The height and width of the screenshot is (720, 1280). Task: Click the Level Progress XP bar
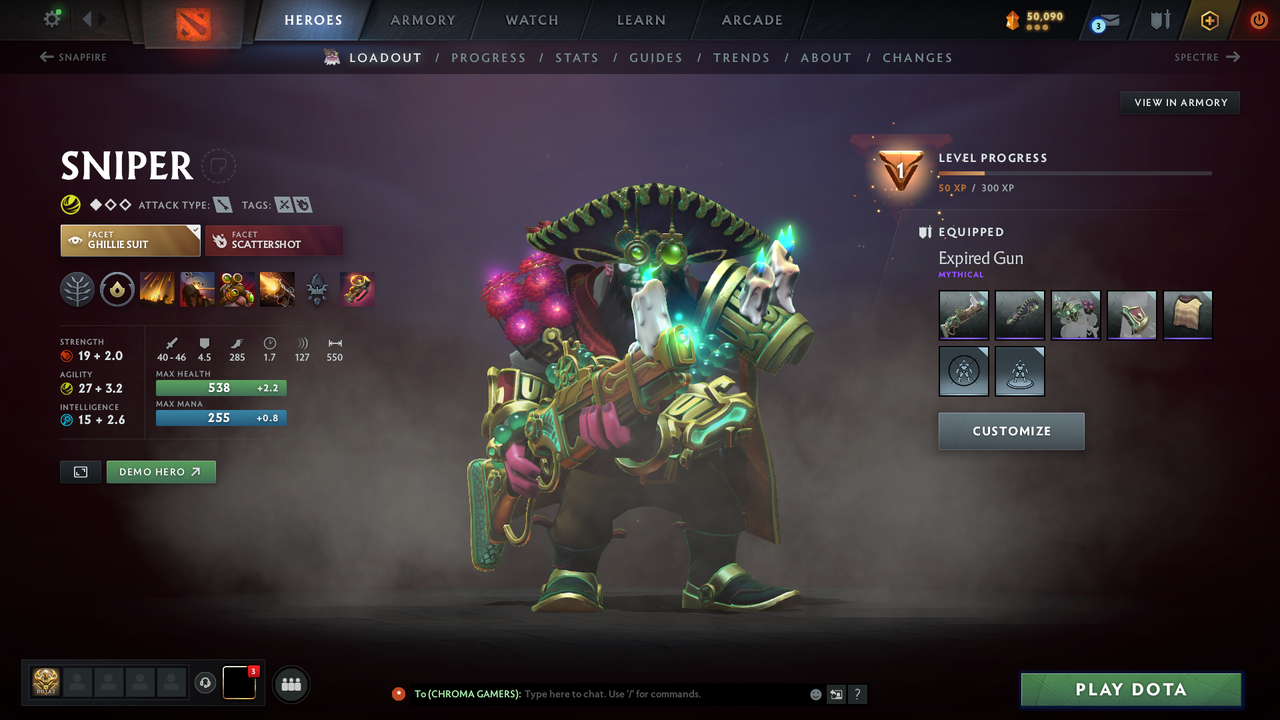point(1075,172)
